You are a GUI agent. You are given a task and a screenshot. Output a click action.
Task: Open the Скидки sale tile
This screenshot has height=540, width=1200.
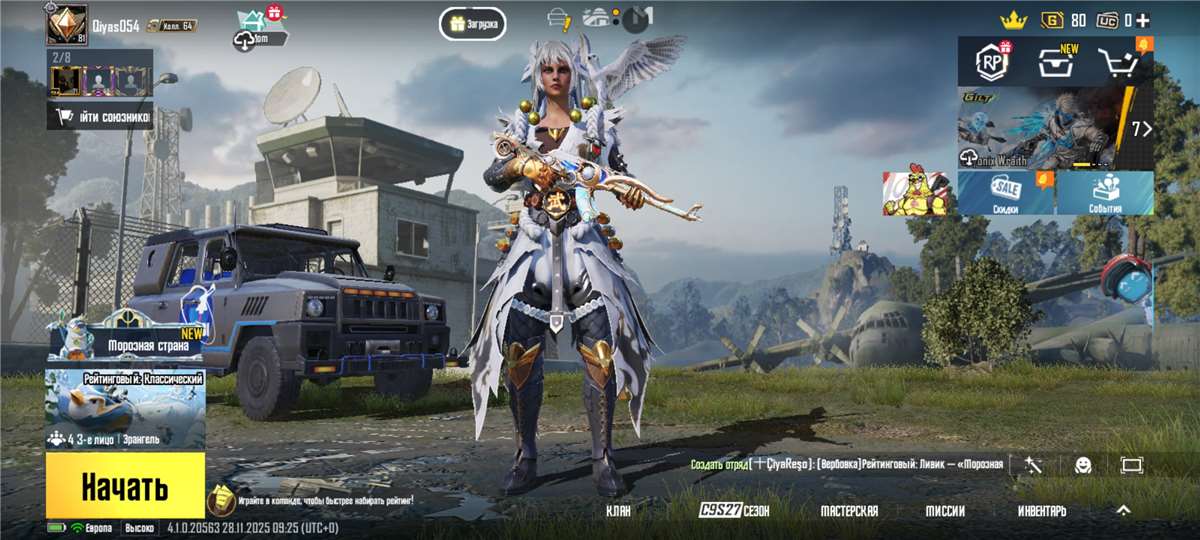click(x=1005, y=193)
